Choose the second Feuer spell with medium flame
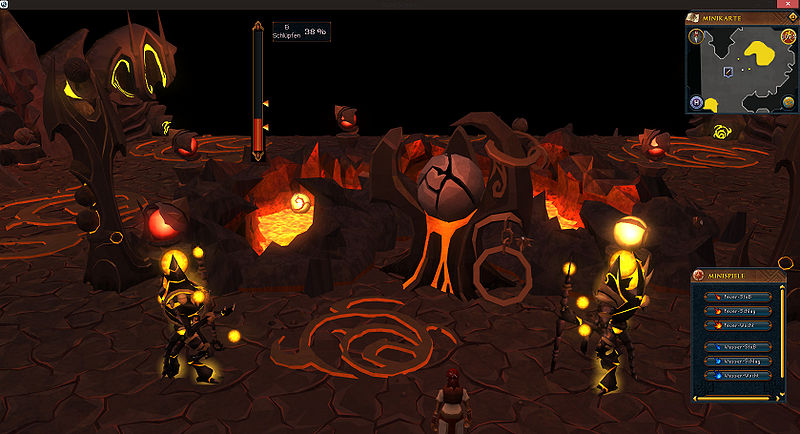This screenshot has height=434, width=800. [x=736, y=311]
